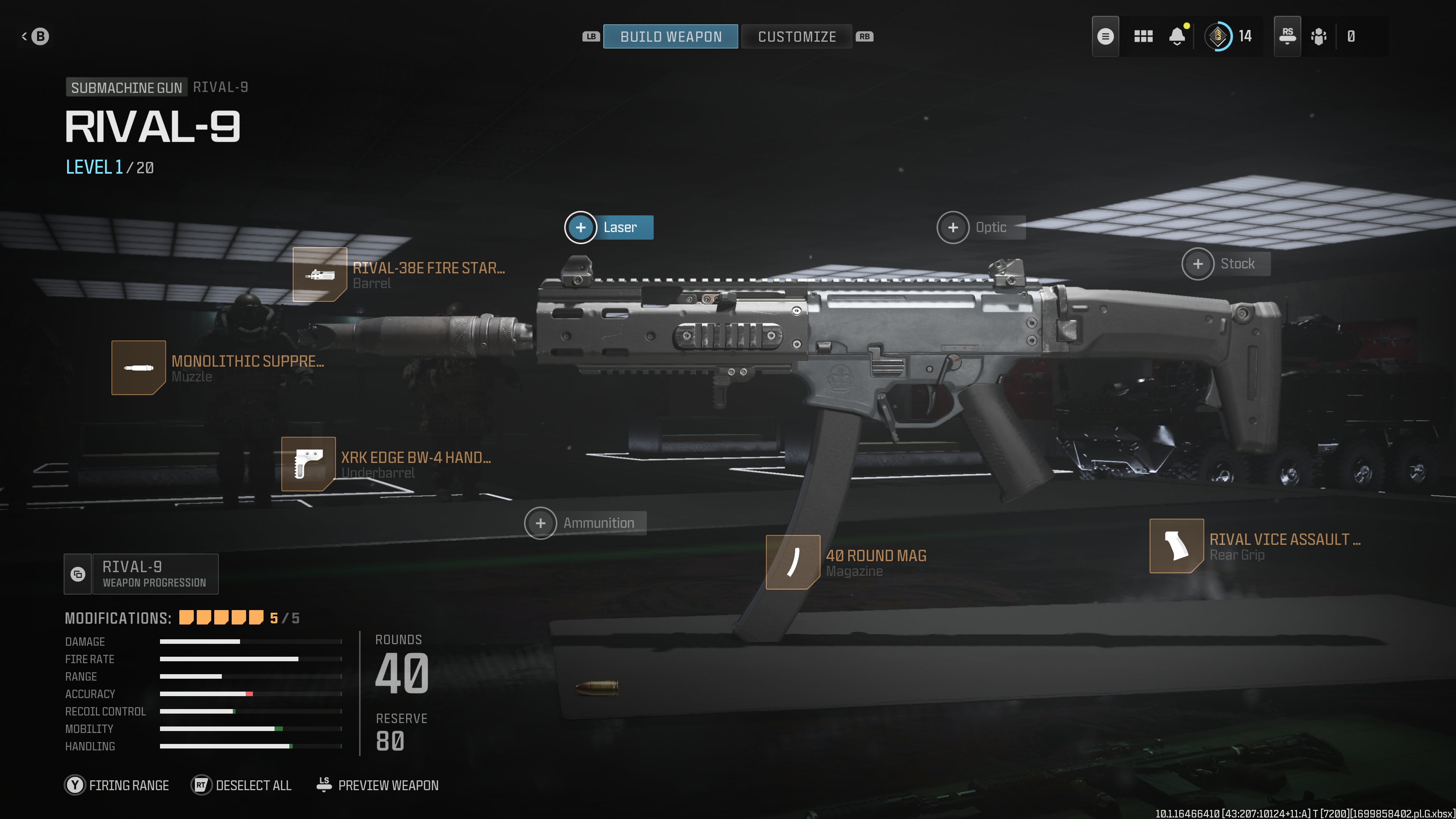
Task: Open the grid apps menu icon
Action: (1143, 37)
